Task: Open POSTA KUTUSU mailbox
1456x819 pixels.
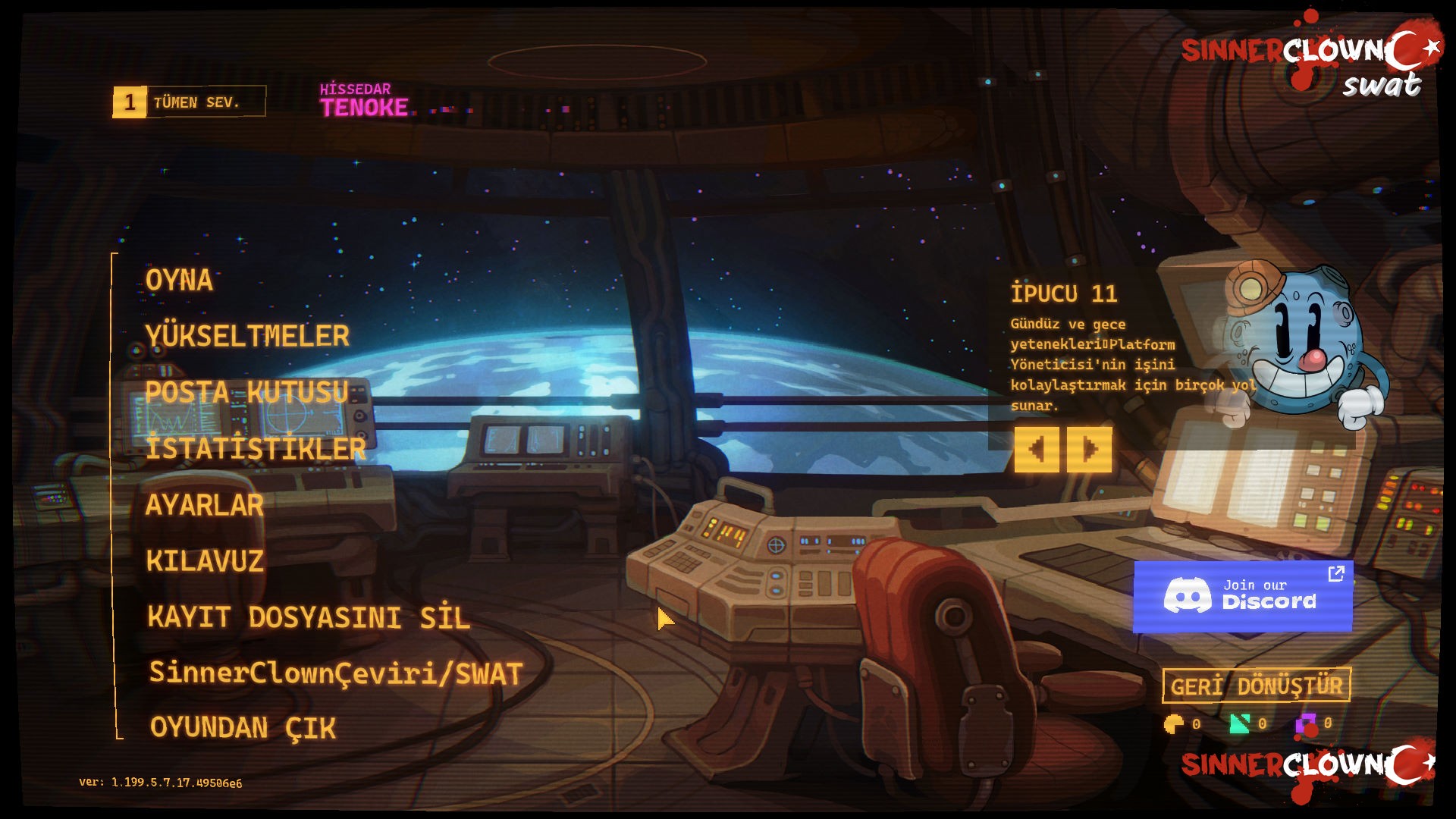Action: (247, 392)
